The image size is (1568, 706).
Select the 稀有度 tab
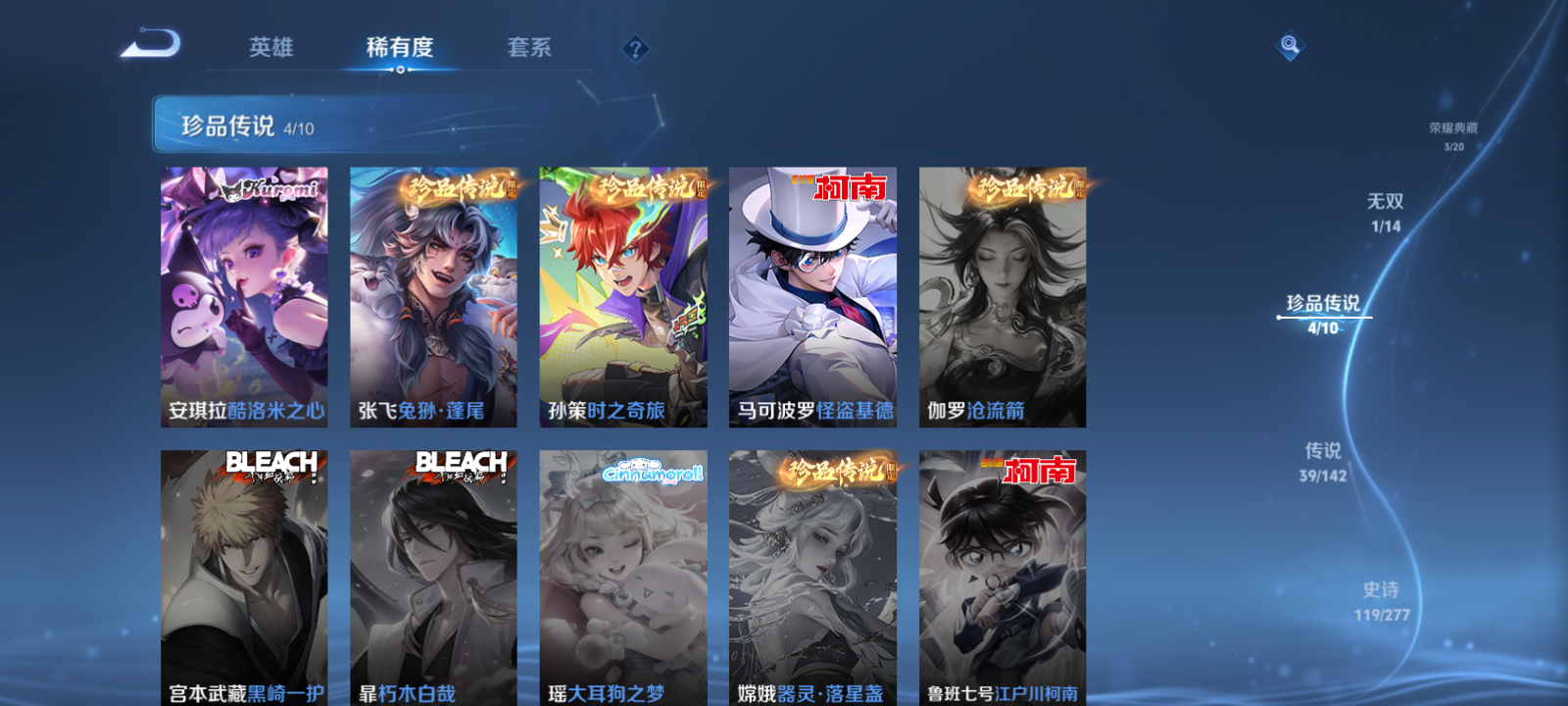(398, 47)
